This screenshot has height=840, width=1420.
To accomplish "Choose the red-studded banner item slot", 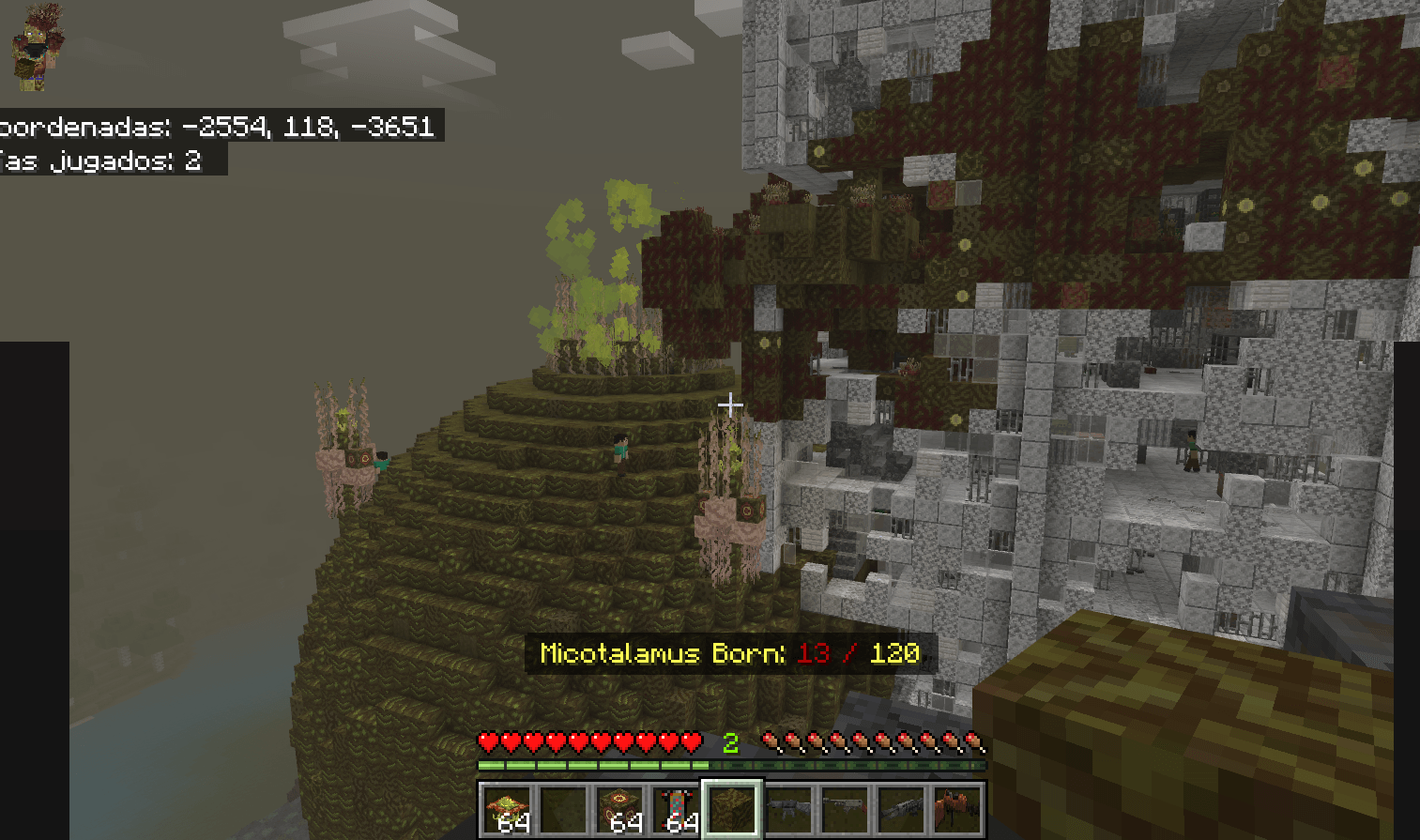I will coord(677,809).
